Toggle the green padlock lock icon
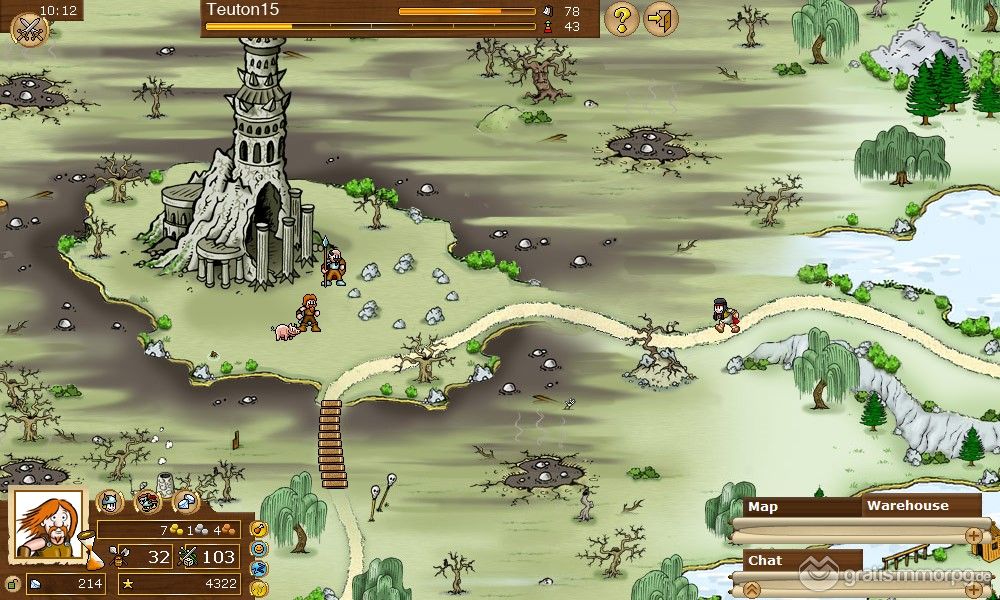The width and height of the screenshot is (1000, 600). (12, 584)
